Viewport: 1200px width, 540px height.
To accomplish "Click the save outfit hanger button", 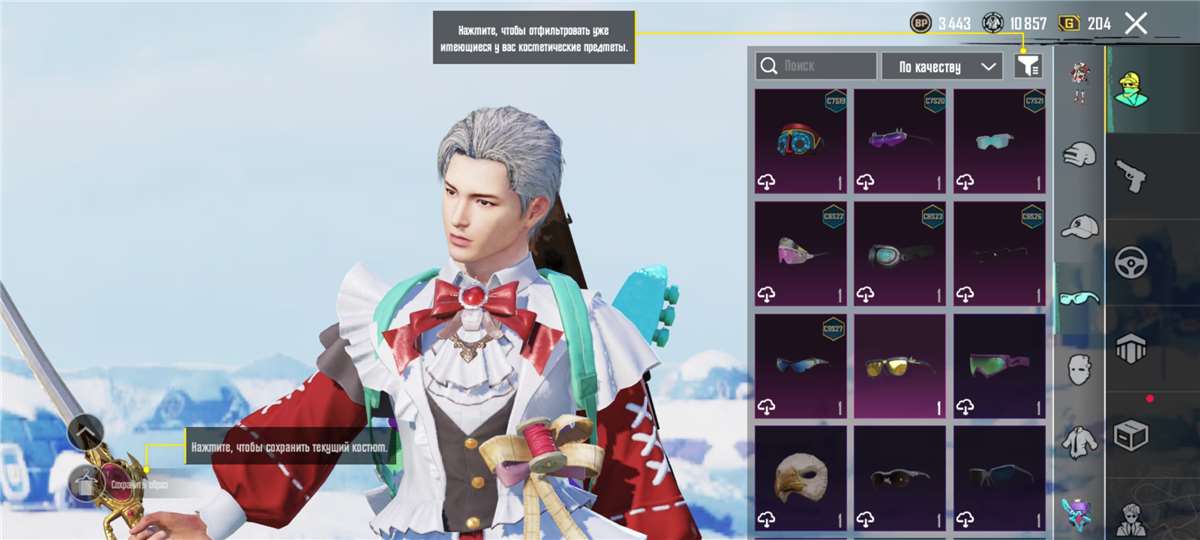I will [85, 484].
